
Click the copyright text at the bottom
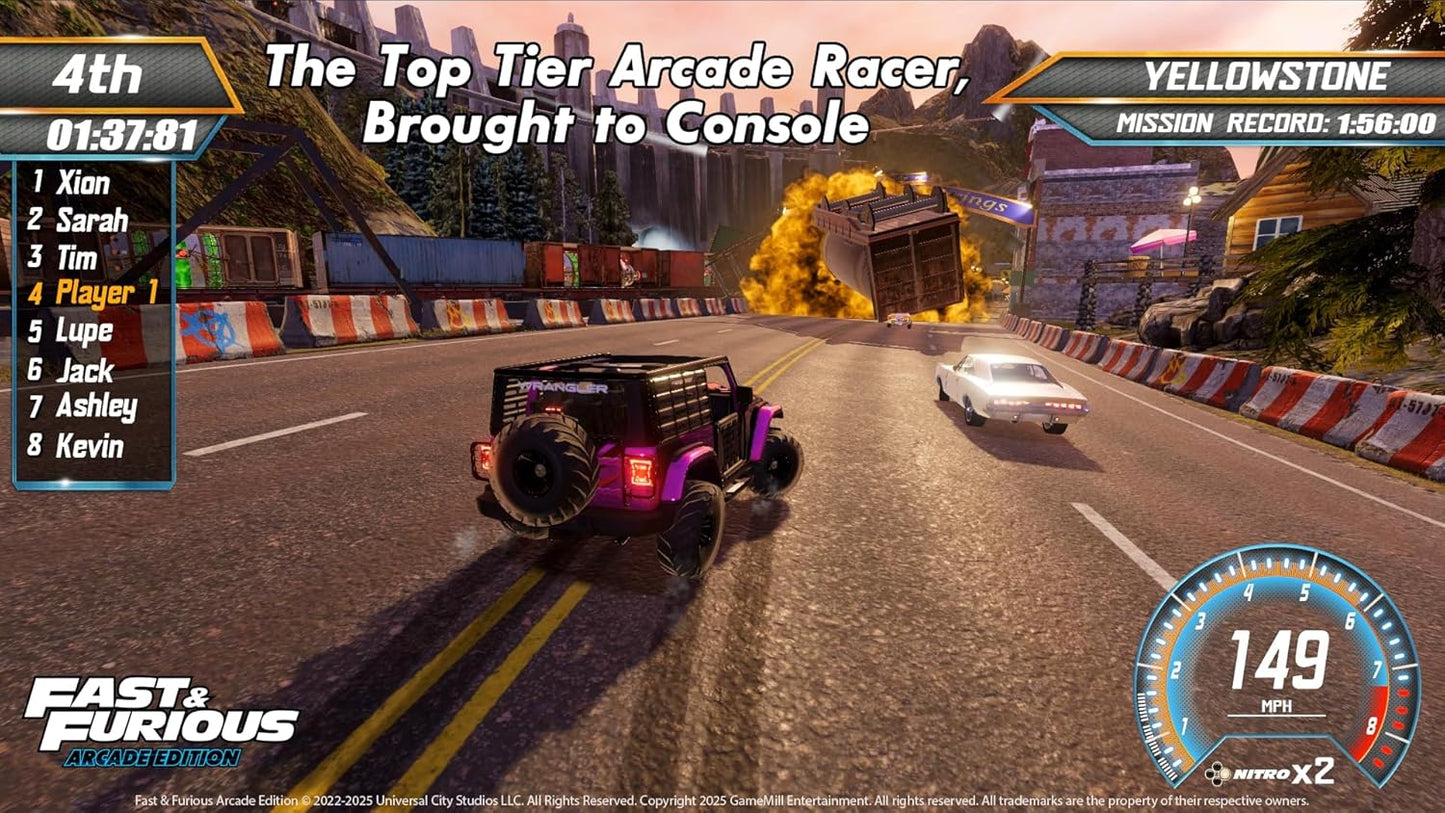click(720, 800)
